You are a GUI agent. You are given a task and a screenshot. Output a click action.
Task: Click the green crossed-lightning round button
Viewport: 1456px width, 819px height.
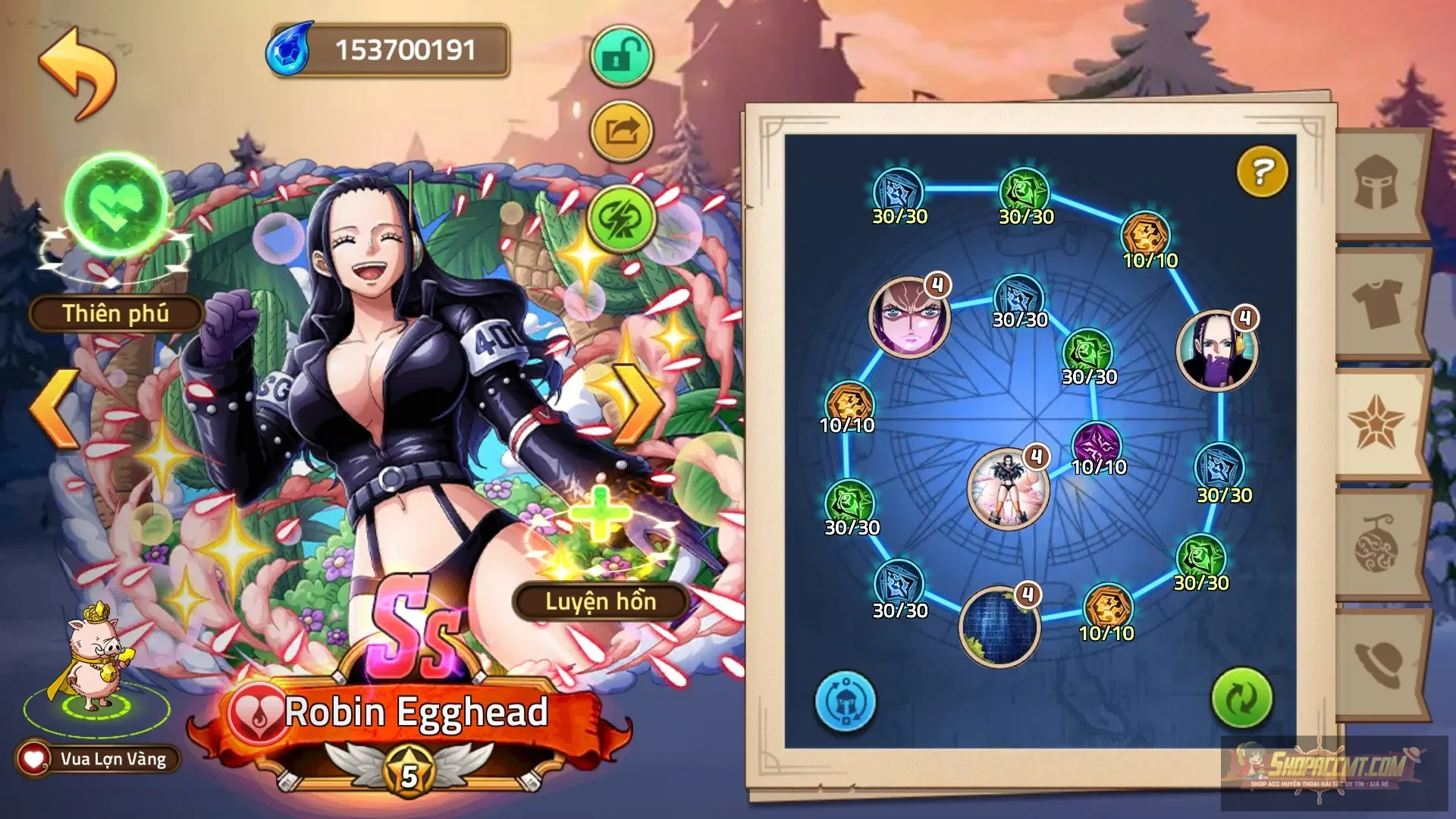(621, 219)
